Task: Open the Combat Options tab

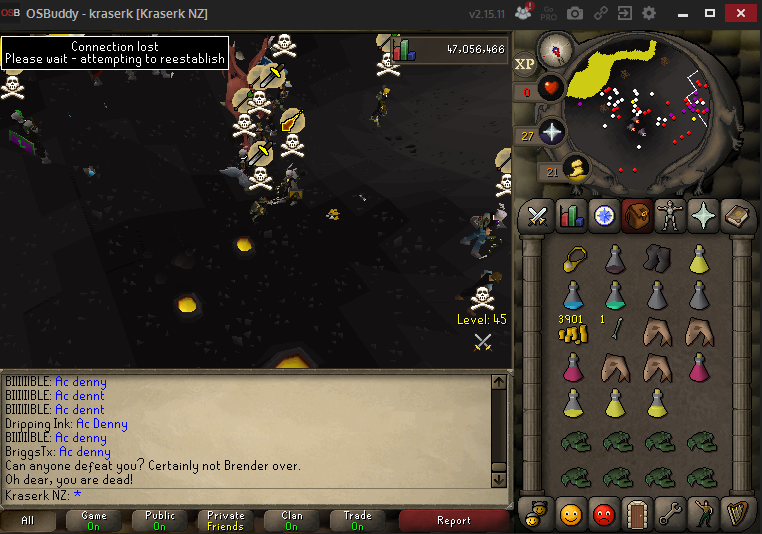Action: [538, 215]
